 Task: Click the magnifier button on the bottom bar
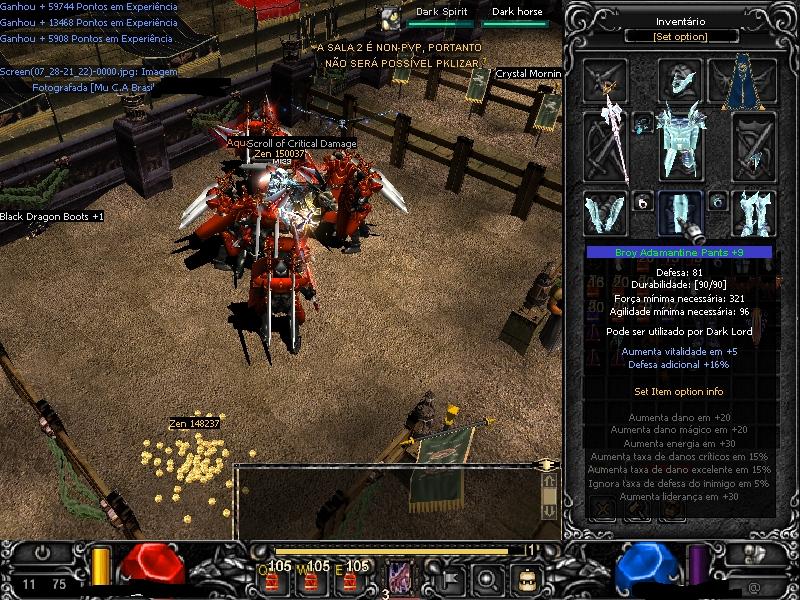(x=487, y=577)
